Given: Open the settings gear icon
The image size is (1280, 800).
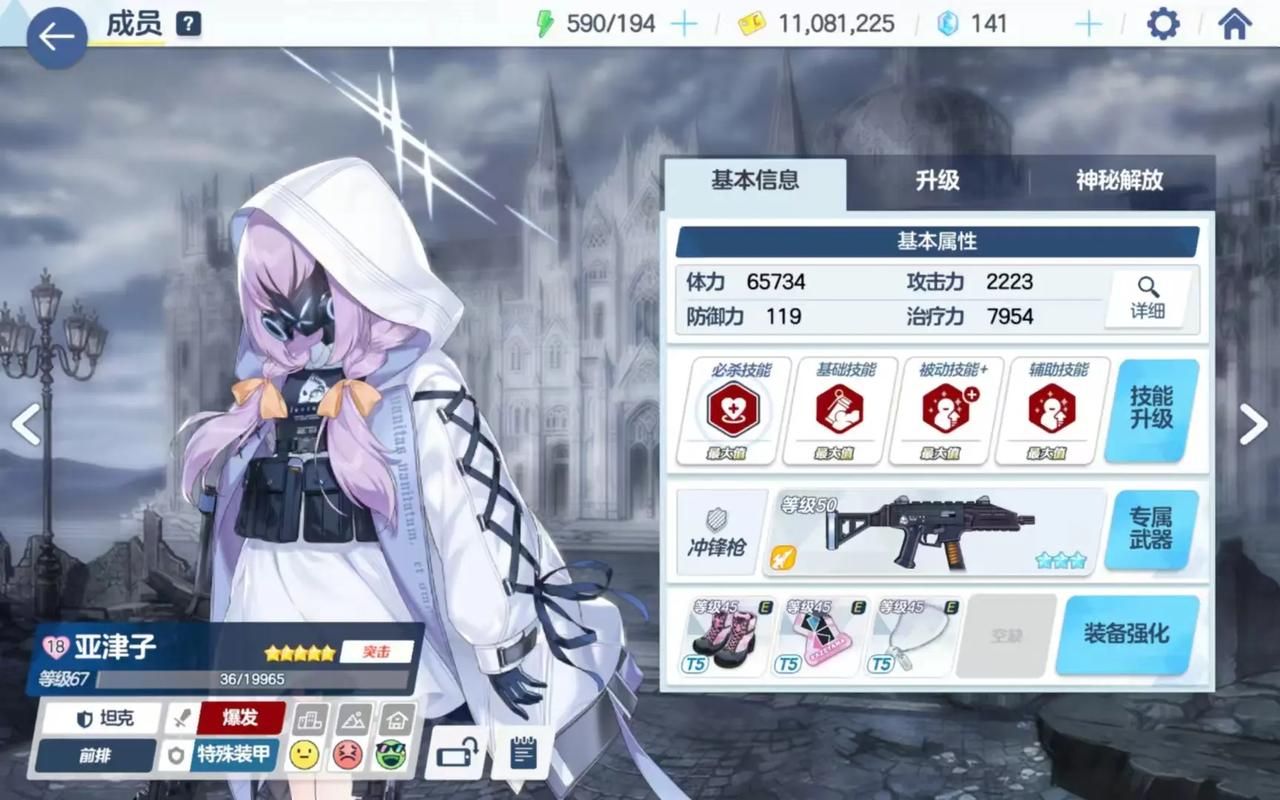Looking at the screenshot, I should [x=1162, y=24].
